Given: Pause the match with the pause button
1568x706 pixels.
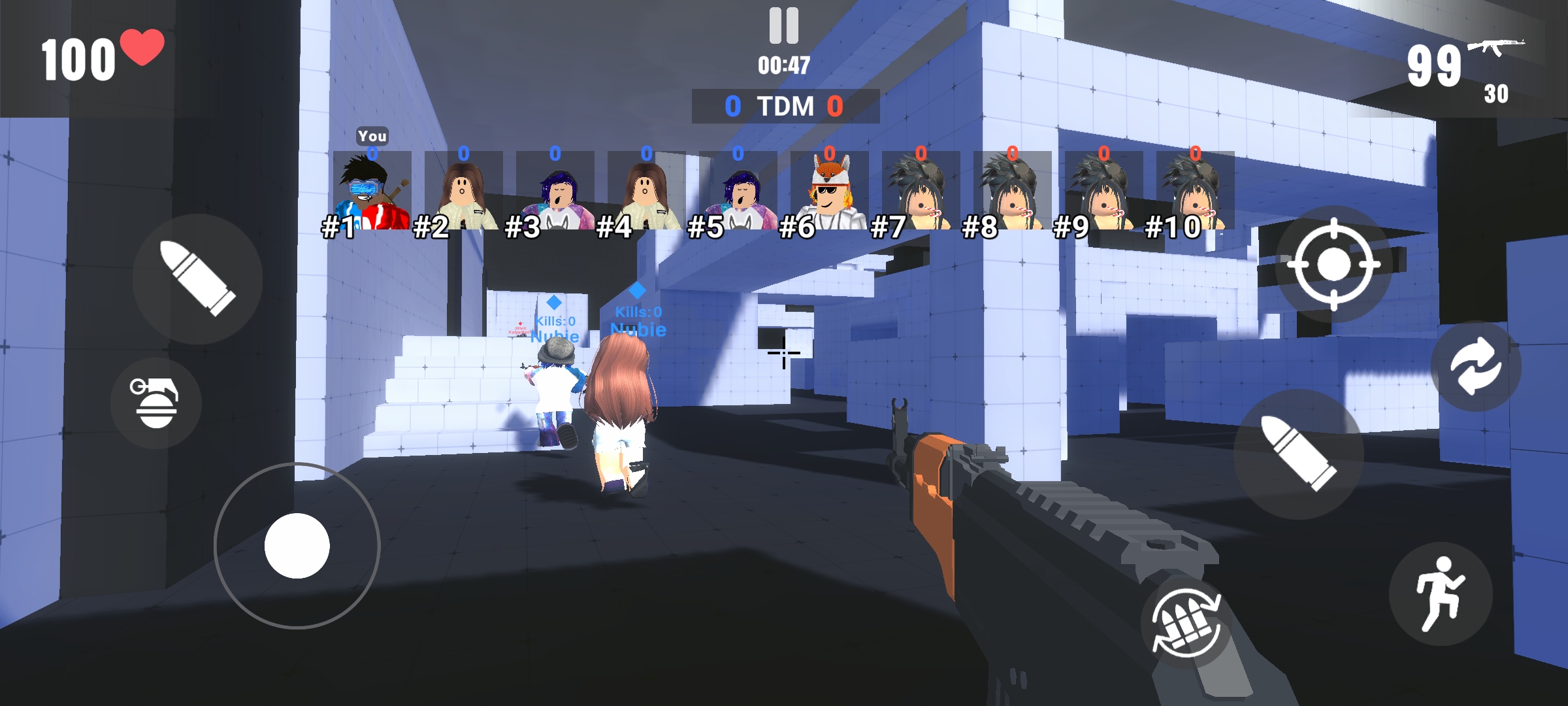Looking at the screenshot, I should coord(784,25).
